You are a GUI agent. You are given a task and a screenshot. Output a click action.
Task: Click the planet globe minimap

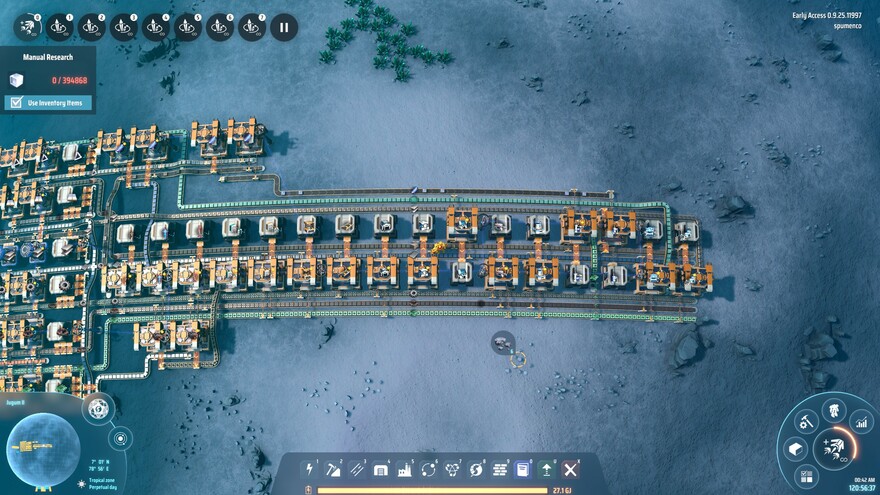[x=43, y=445]
